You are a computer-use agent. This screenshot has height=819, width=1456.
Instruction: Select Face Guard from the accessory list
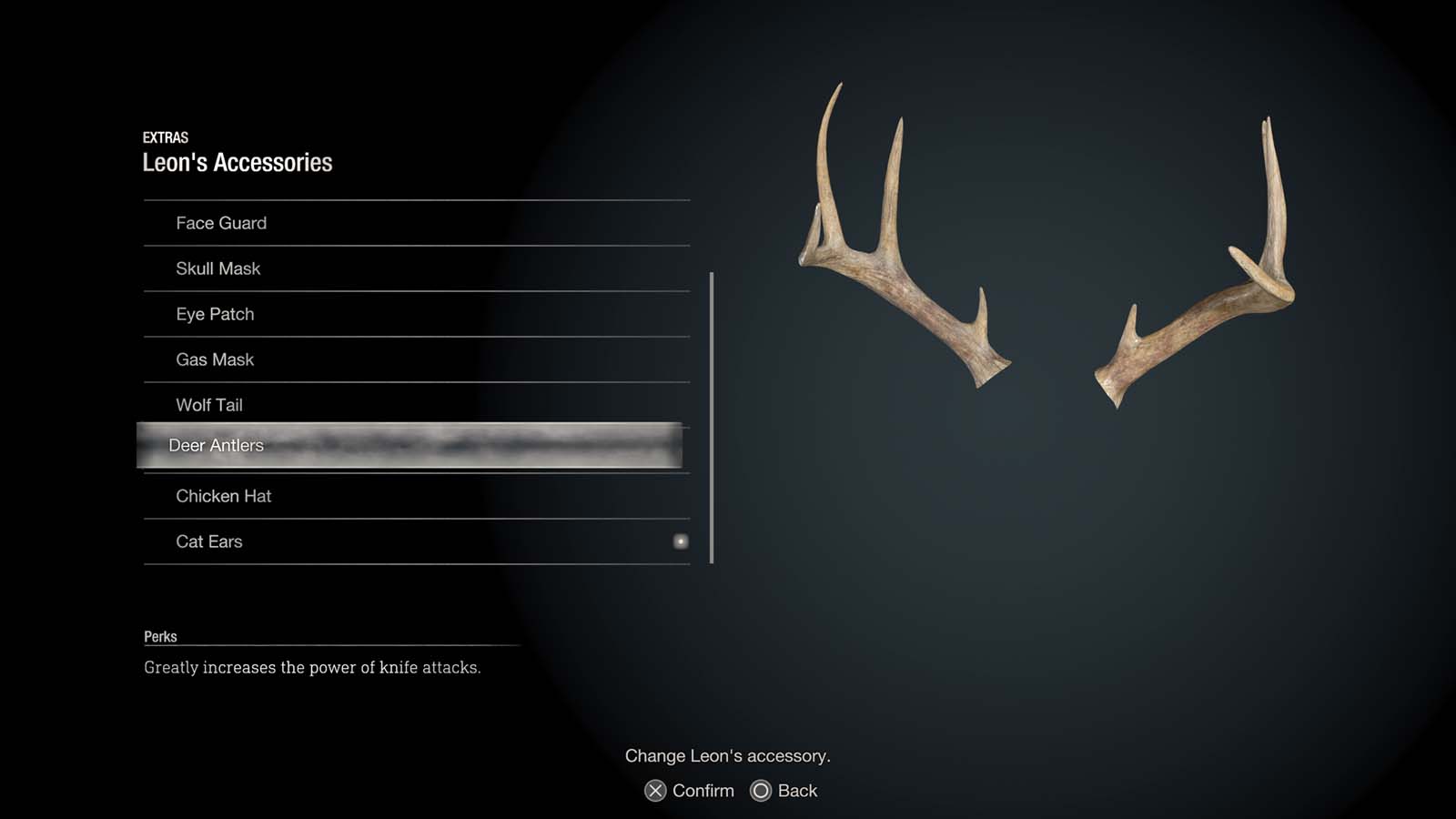[221, 223]
